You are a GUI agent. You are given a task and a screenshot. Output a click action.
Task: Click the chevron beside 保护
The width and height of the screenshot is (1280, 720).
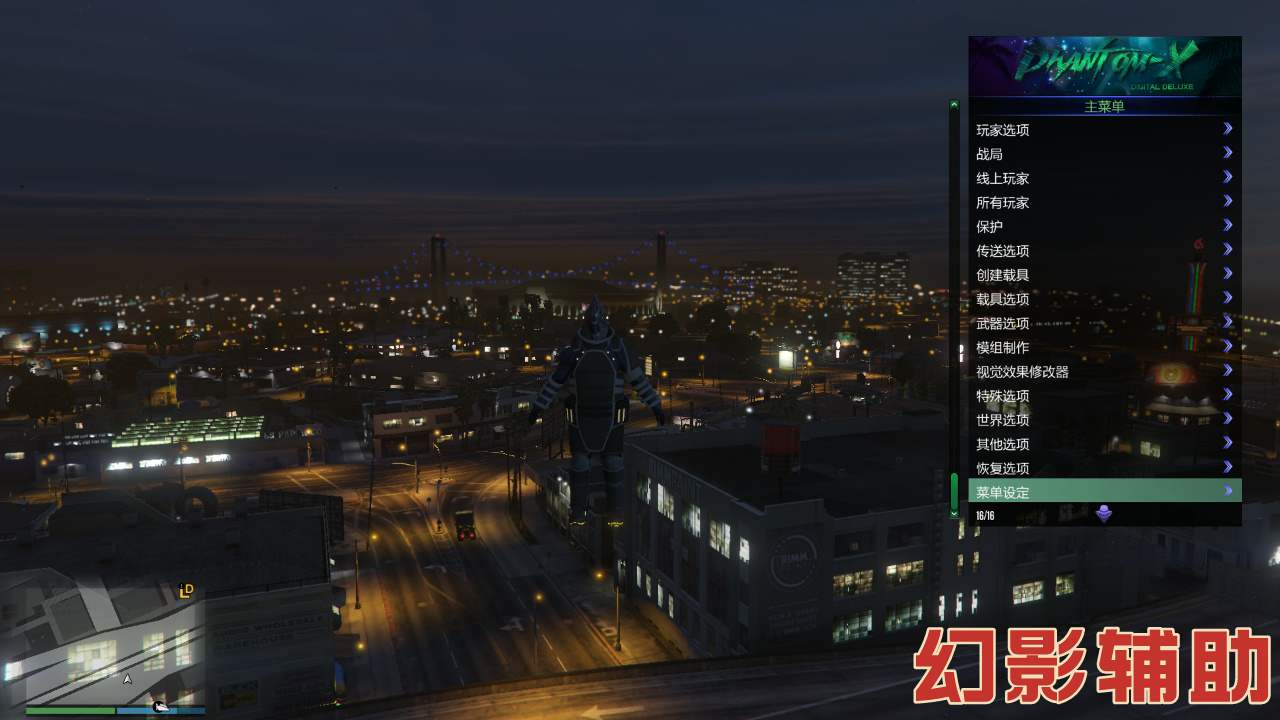[x=1227, y=224]
